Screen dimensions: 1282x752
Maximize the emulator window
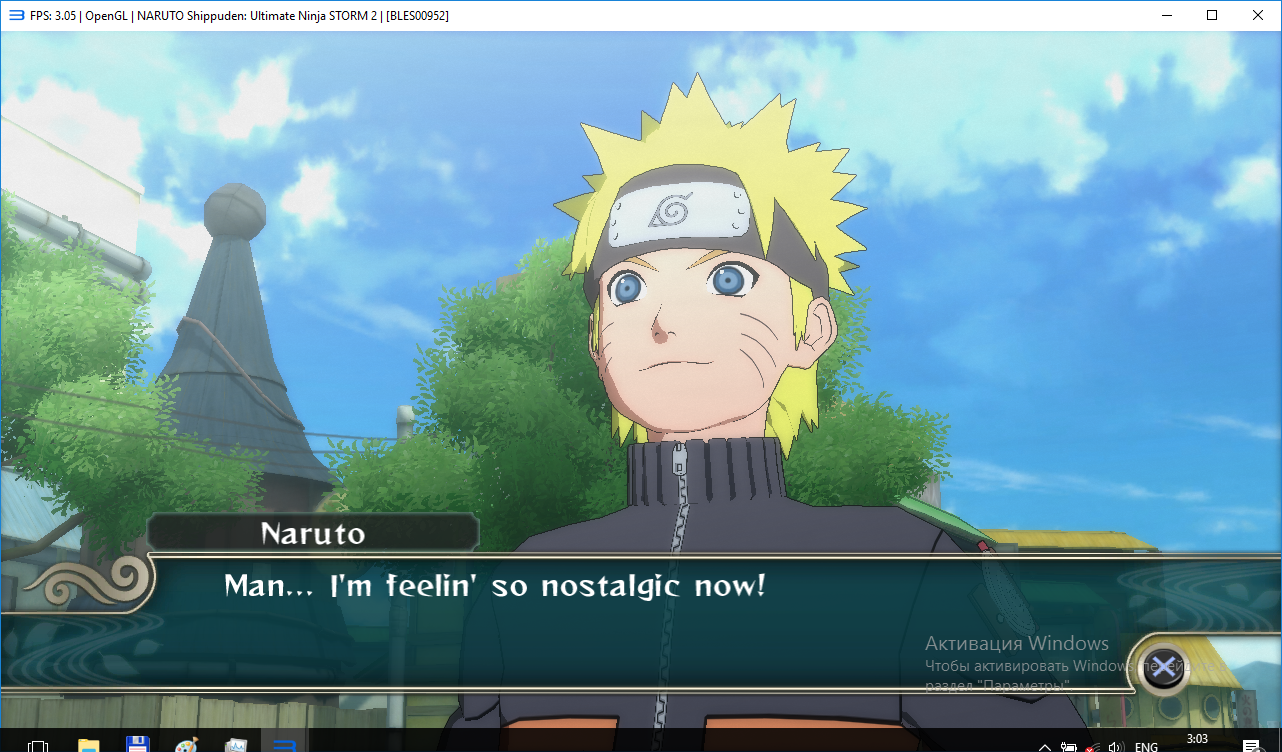pyautogui.click(x=1212, y=15)
